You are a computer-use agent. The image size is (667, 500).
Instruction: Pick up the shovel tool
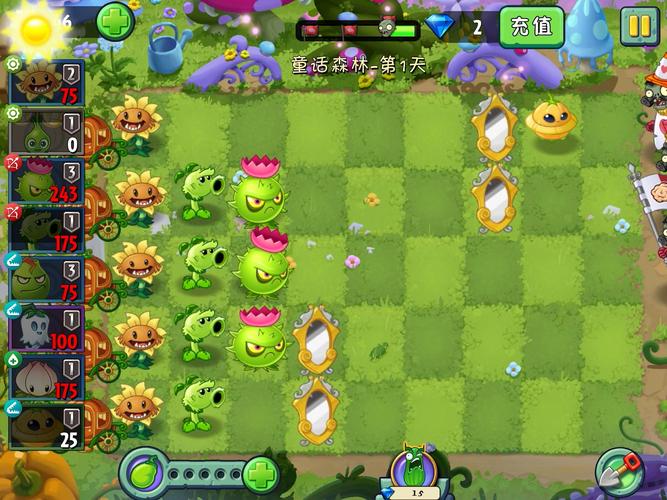point(619,470)
